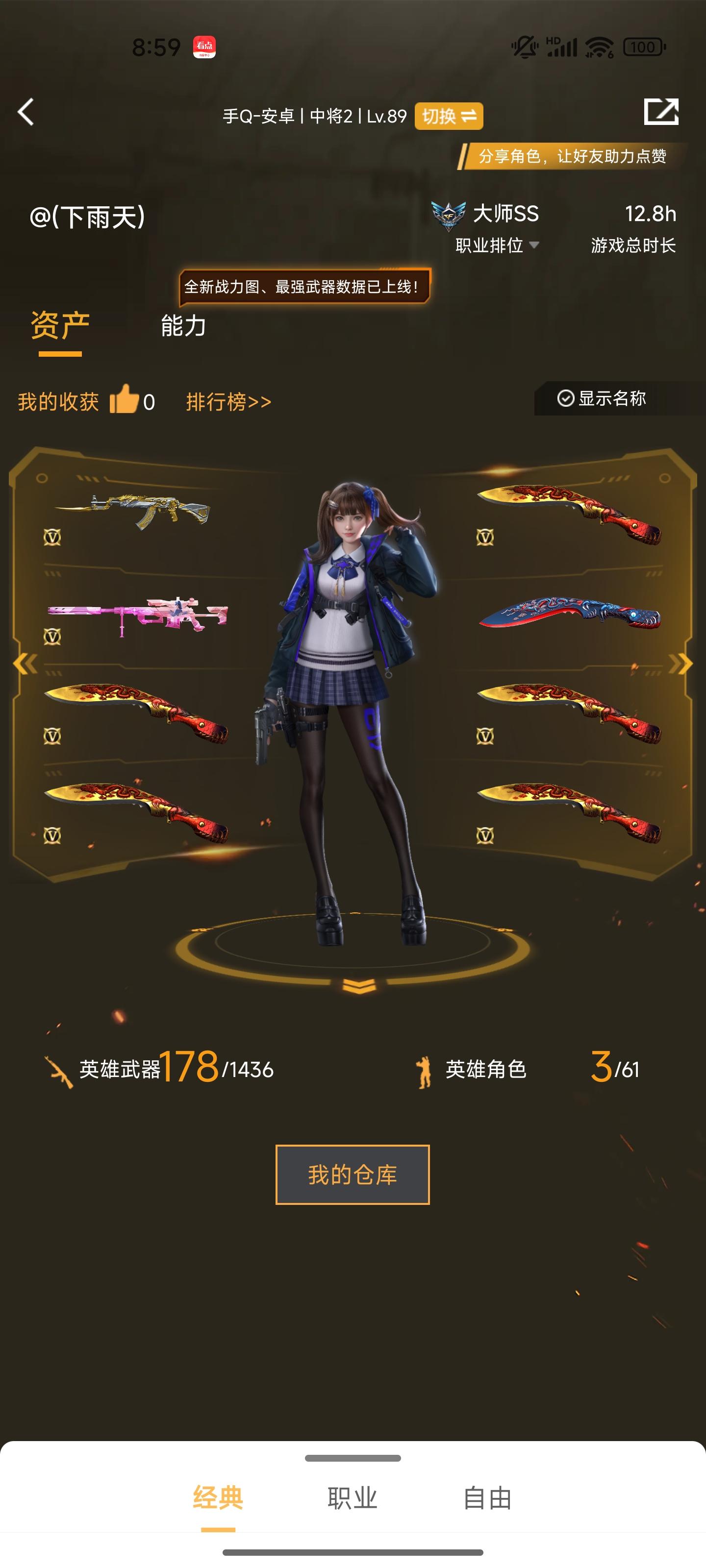706x1568 pixels.
Task: Tap the 切换 switch button
Action: click(x=448, y=116)
